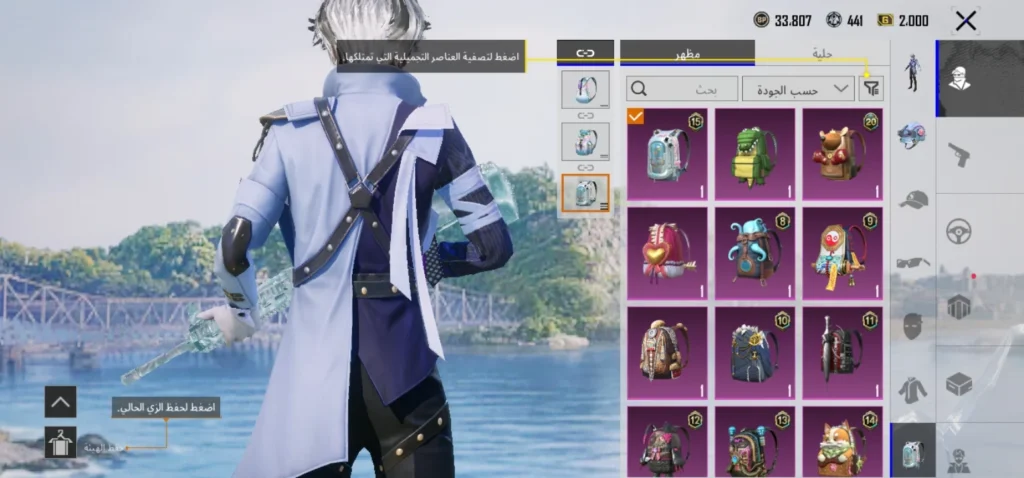Open the حسب الجودة sort dropdown

[x=797, y=89]
